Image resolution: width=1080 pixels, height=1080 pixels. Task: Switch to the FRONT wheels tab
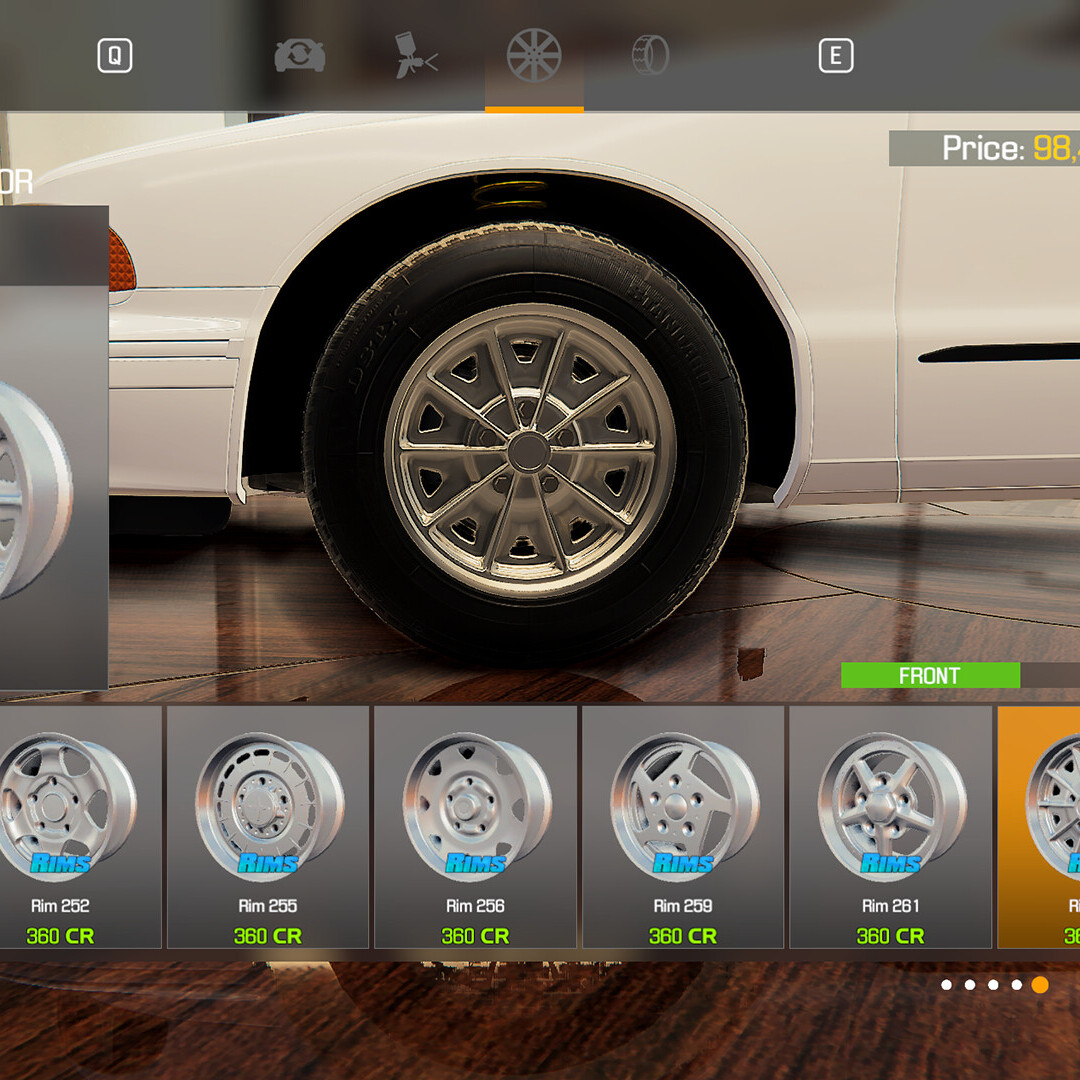pos(930,676)
